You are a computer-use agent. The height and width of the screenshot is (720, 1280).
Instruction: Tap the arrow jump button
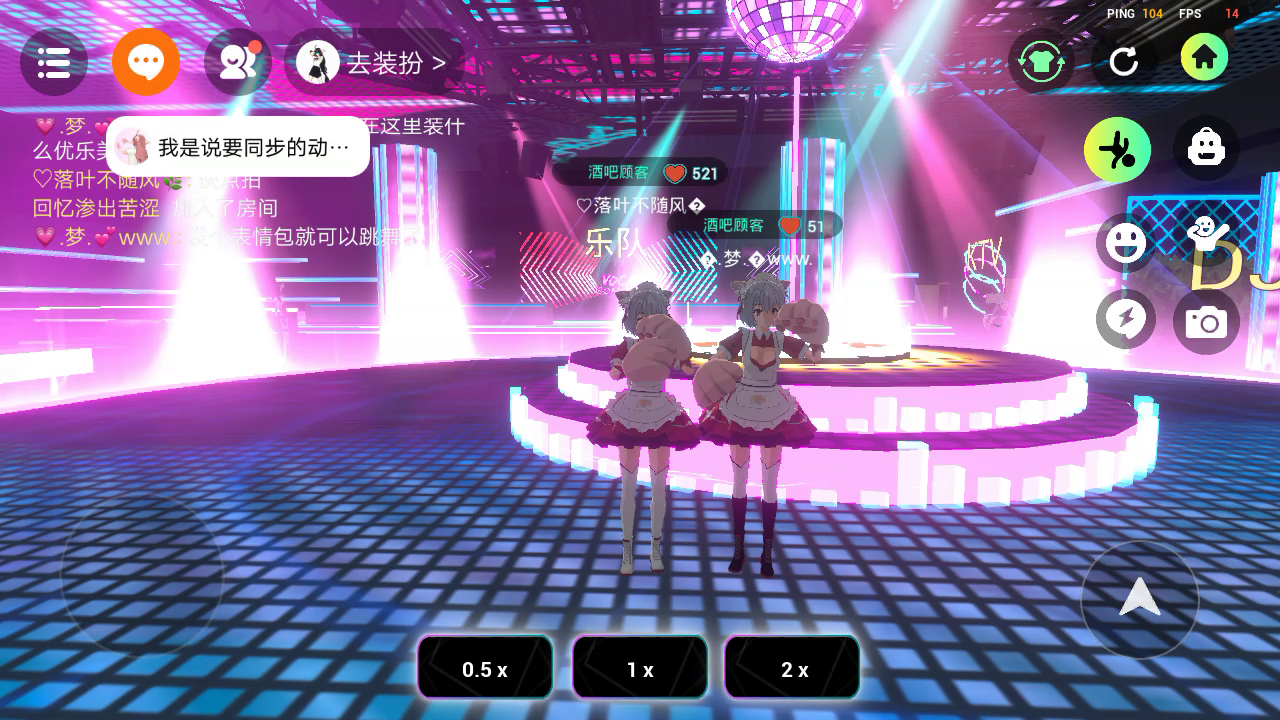tap(1139, 598)
